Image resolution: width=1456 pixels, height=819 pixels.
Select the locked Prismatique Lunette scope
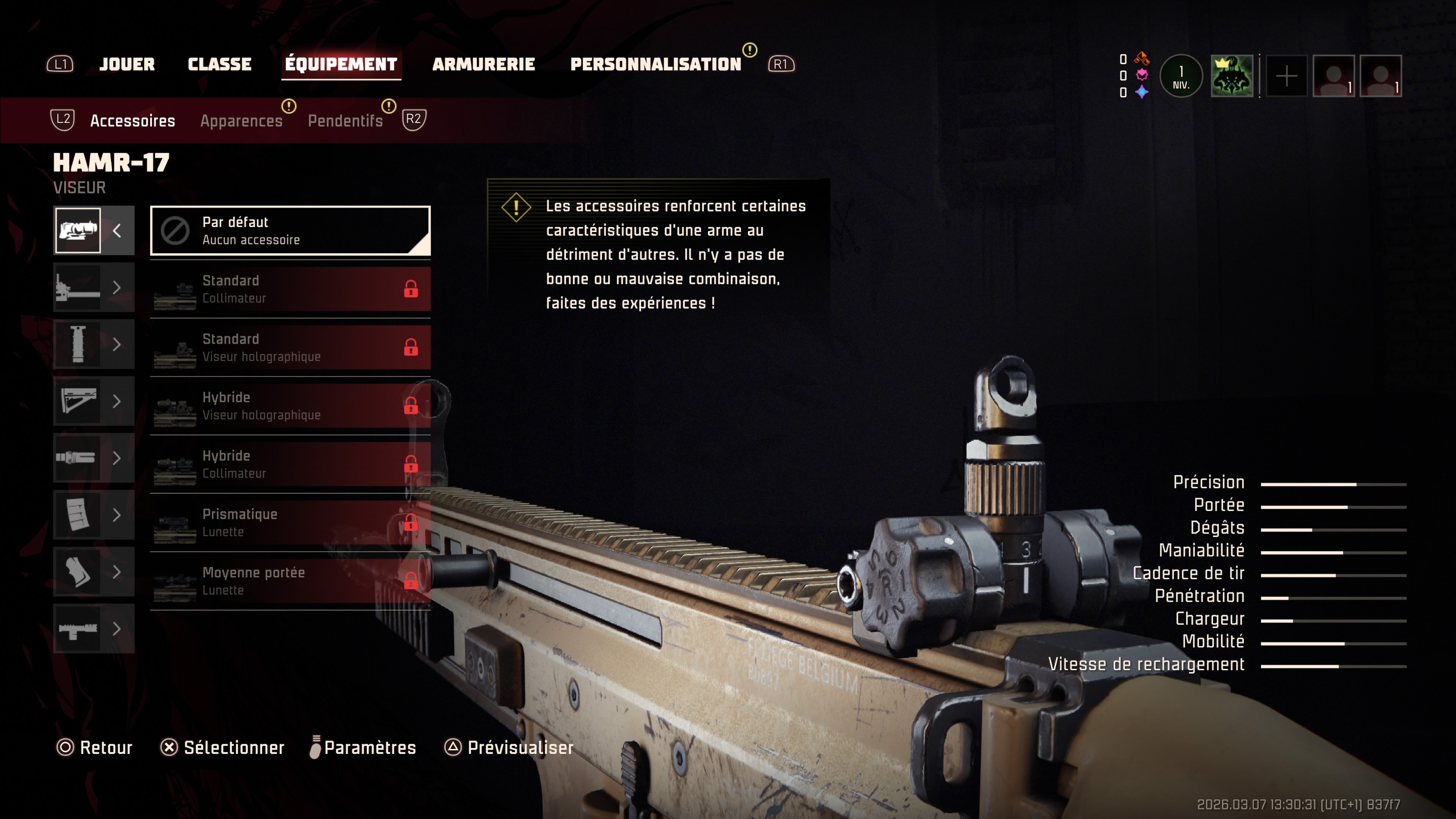pos(290,523)
